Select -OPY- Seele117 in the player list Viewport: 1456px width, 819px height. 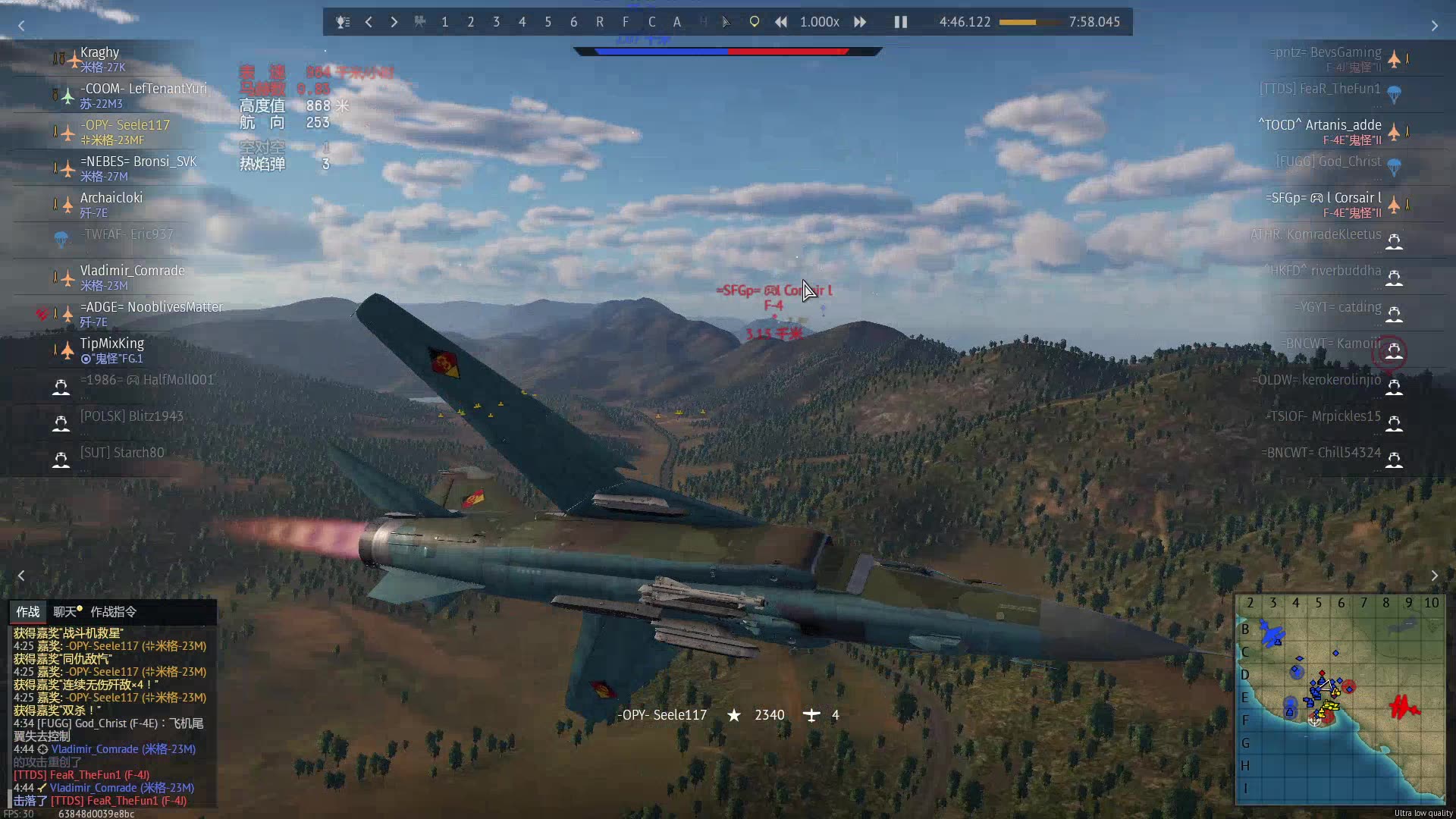(x=125, y=125)
